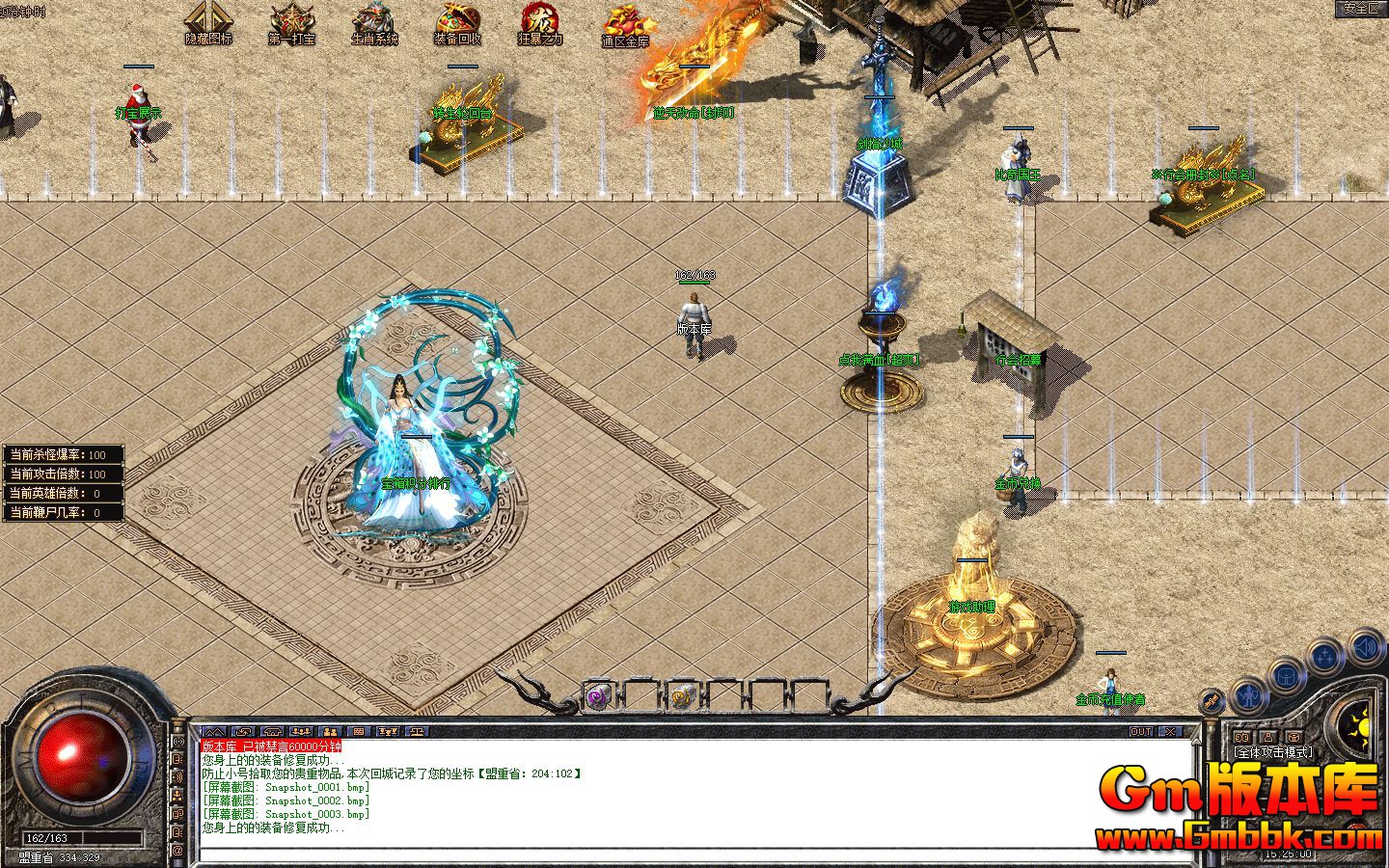Open the character status circular button bottom right
Image resolution: width=1389 pixels, height=868 pixels.
point(1249,696)
